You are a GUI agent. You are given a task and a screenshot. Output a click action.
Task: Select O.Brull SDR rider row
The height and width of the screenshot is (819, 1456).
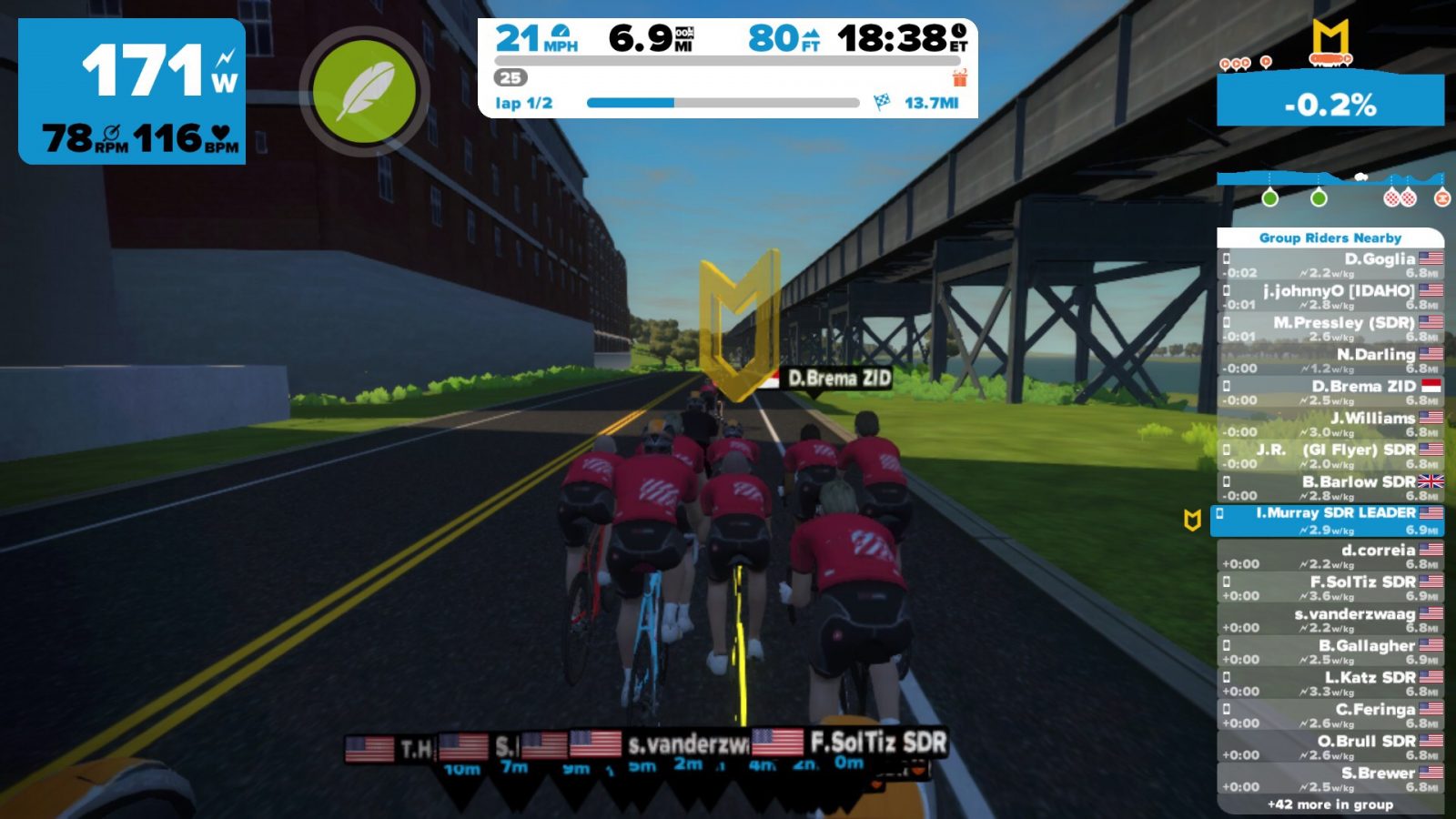(1330, 747)
